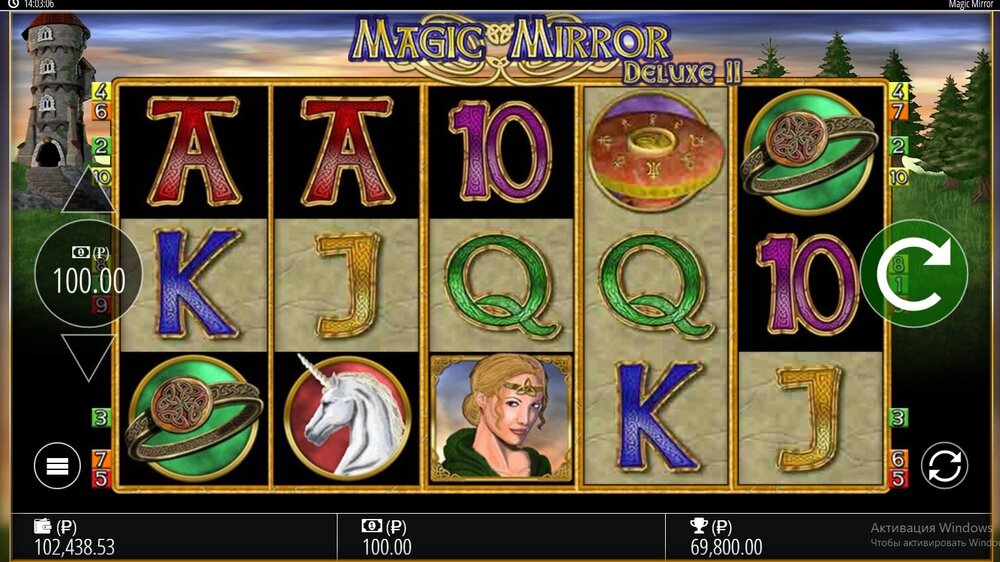
Task: Increase the bet with the up arrow
Action: click(x=88, y=191)
